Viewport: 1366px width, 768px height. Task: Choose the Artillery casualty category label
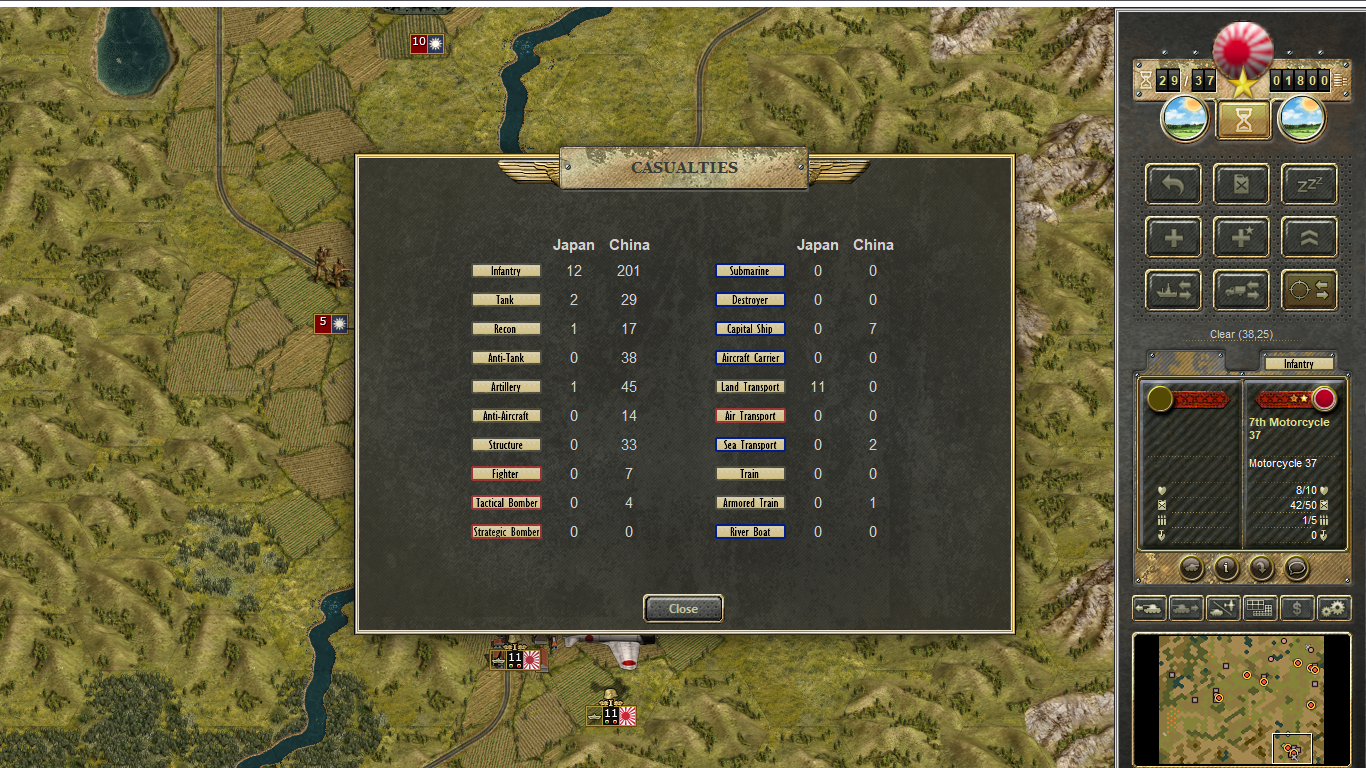pos(506,387)
